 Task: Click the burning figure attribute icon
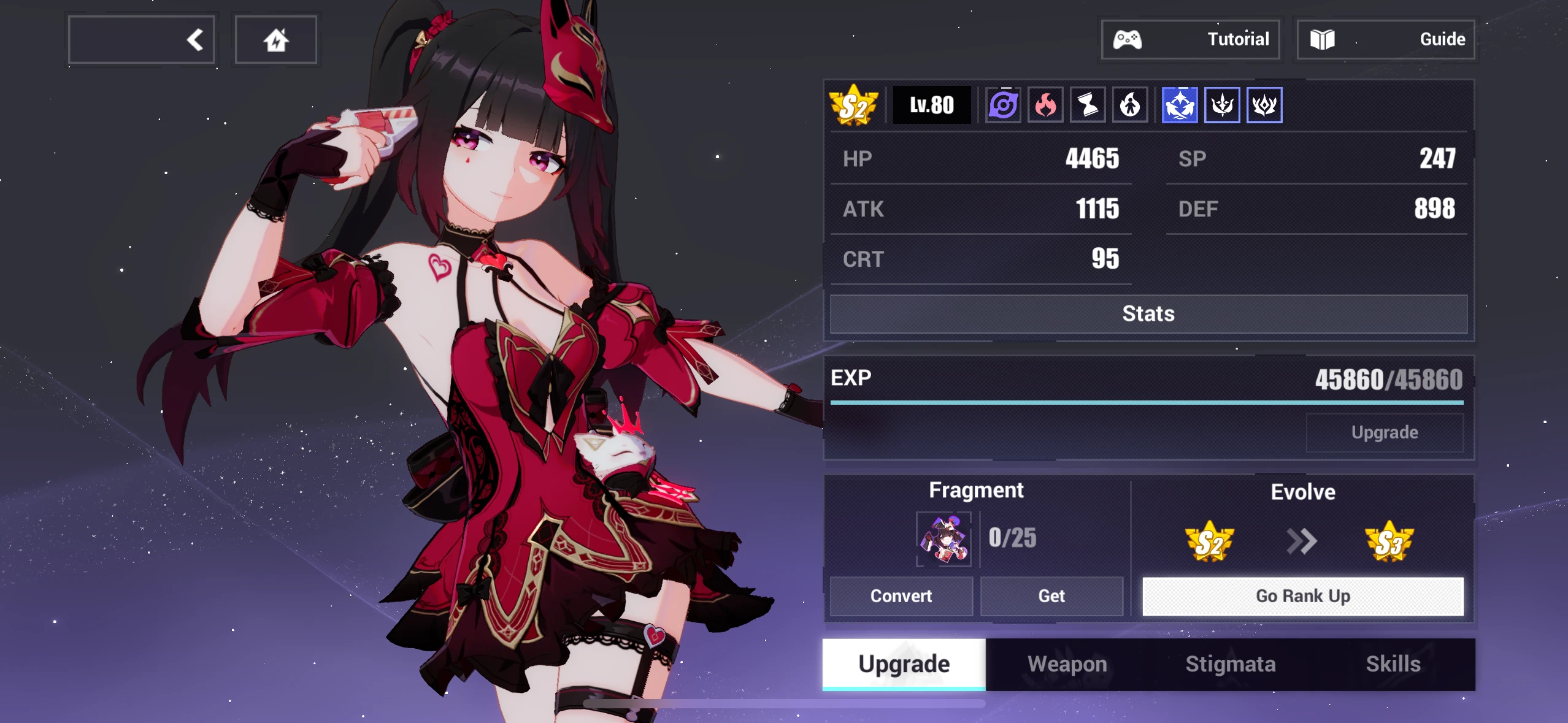[1130, 104]
